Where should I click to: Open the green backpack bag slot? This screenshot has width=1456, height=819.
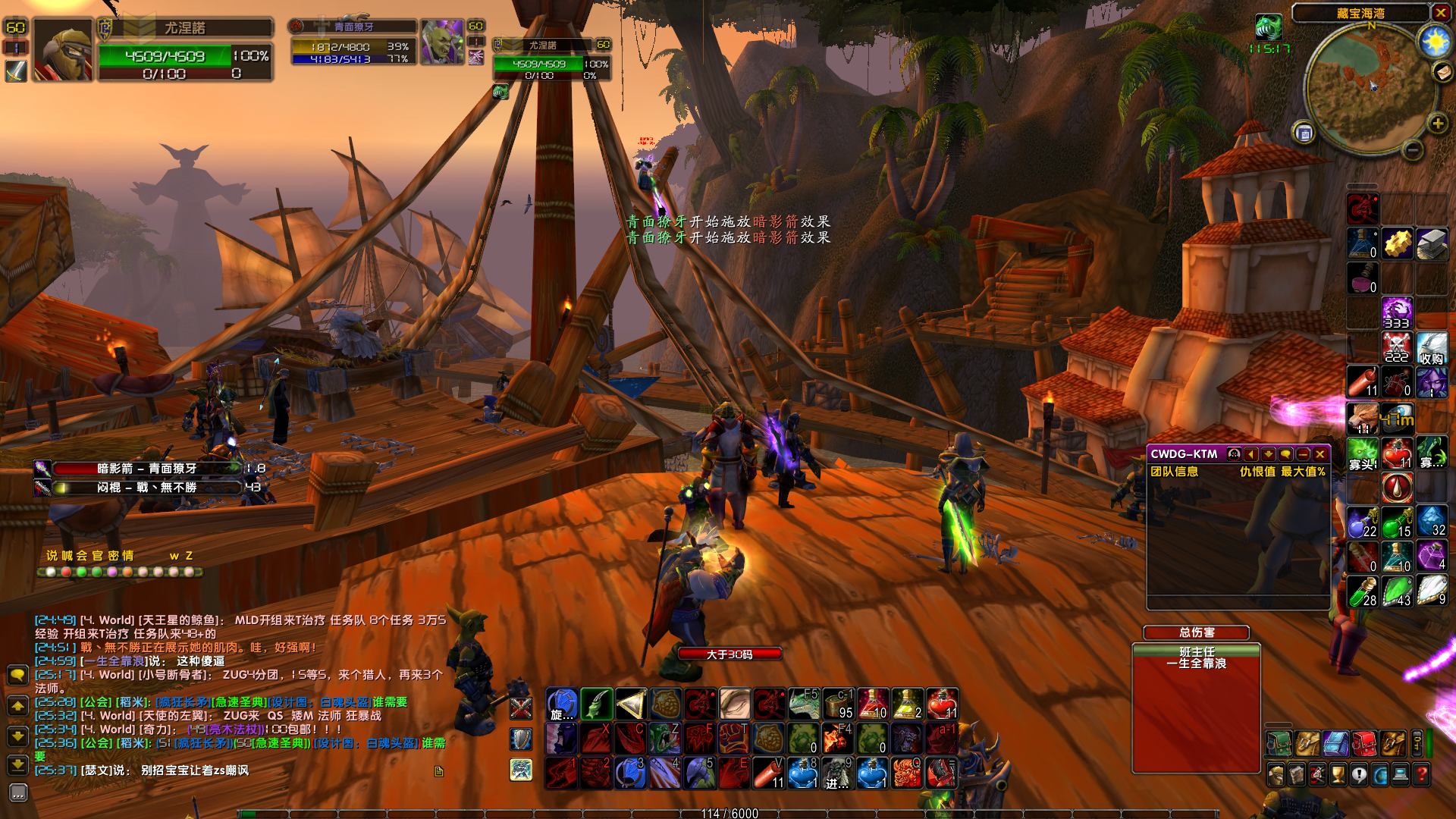pos(1279,744)
